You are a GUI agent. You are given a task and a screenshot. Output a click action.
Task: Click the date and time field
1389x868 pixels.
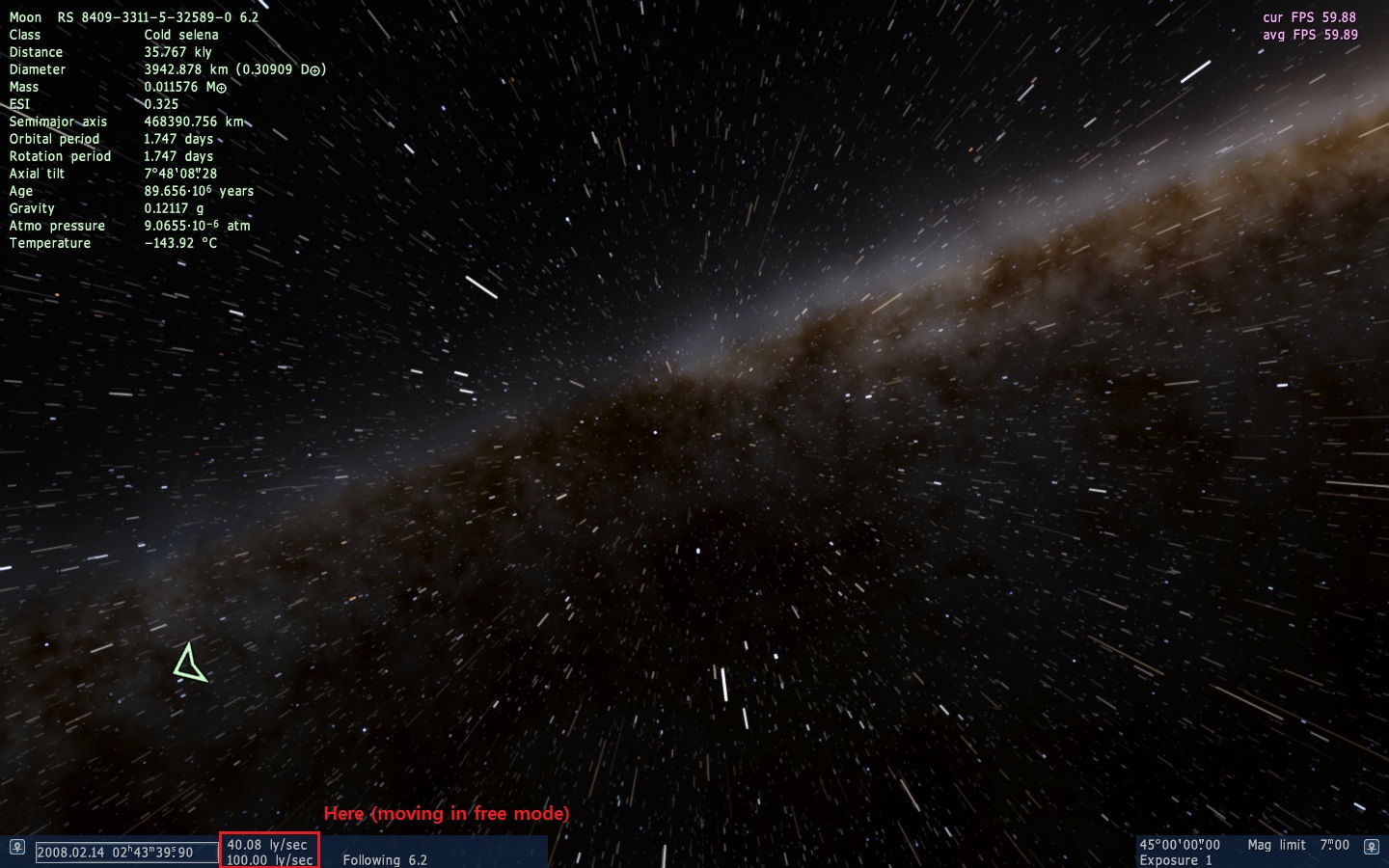(125, 853)
